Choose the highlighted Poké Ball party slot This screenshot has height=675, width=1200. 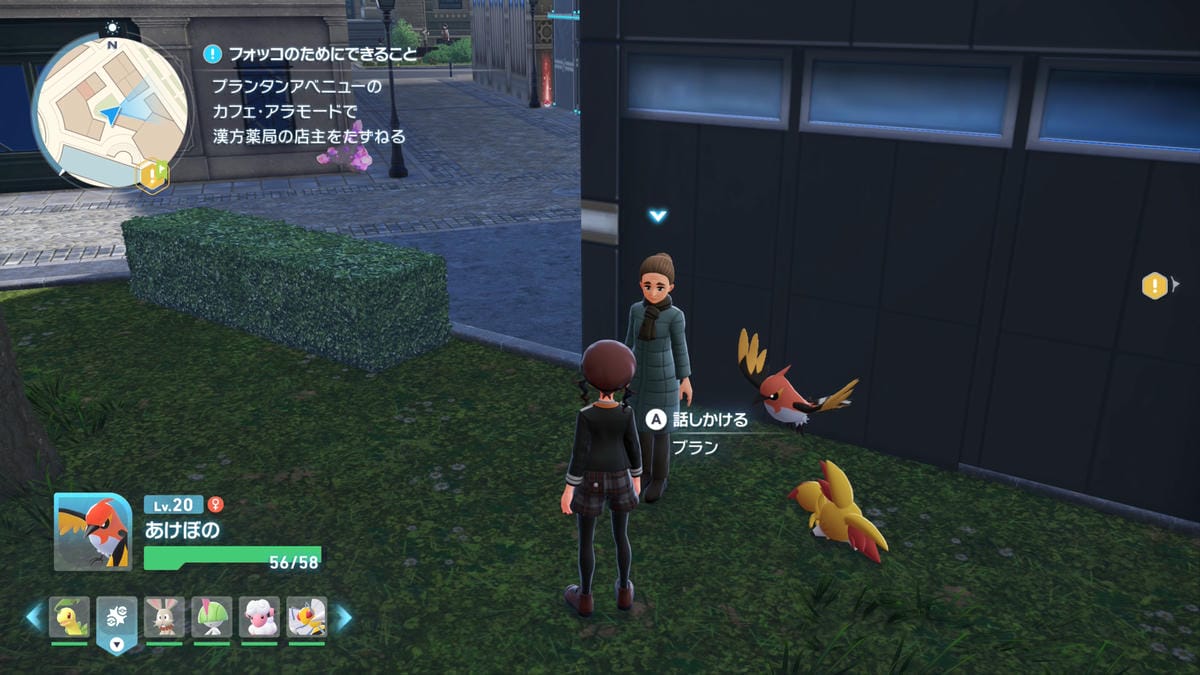117,619
